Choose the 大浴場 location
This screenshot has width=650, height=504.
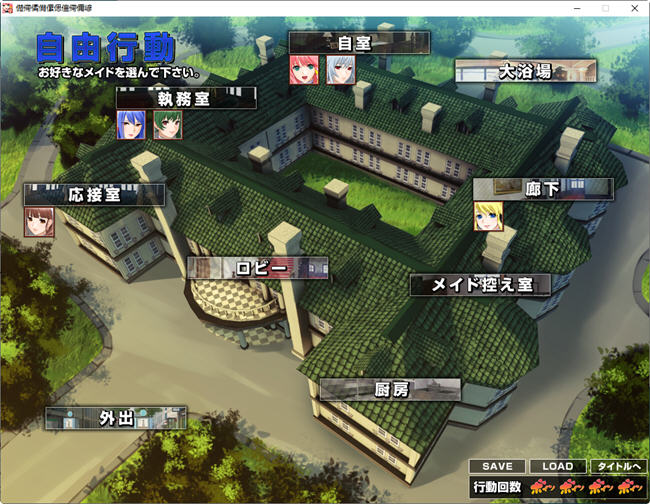pos(525,71)
